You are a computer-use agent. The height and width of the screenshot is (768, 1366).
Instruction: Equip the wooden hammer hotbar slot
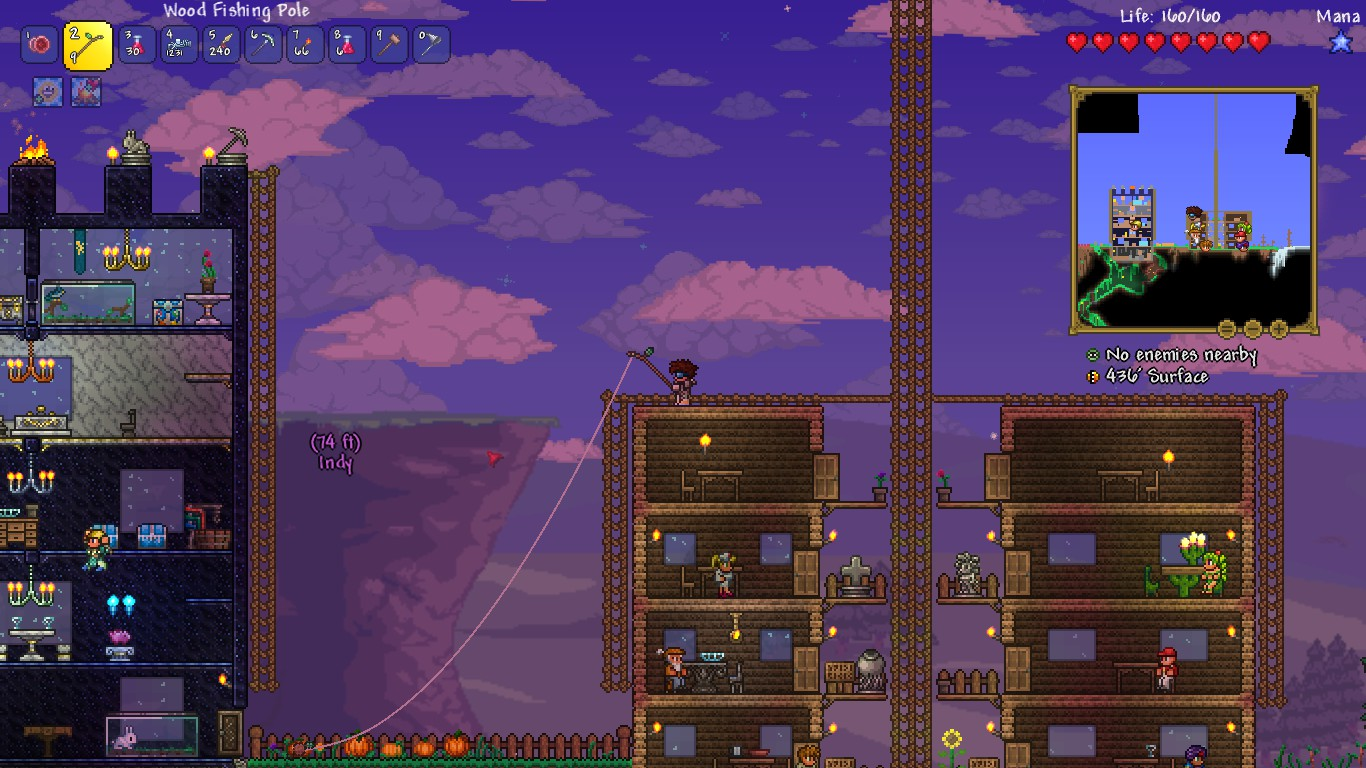pos(389,45)
